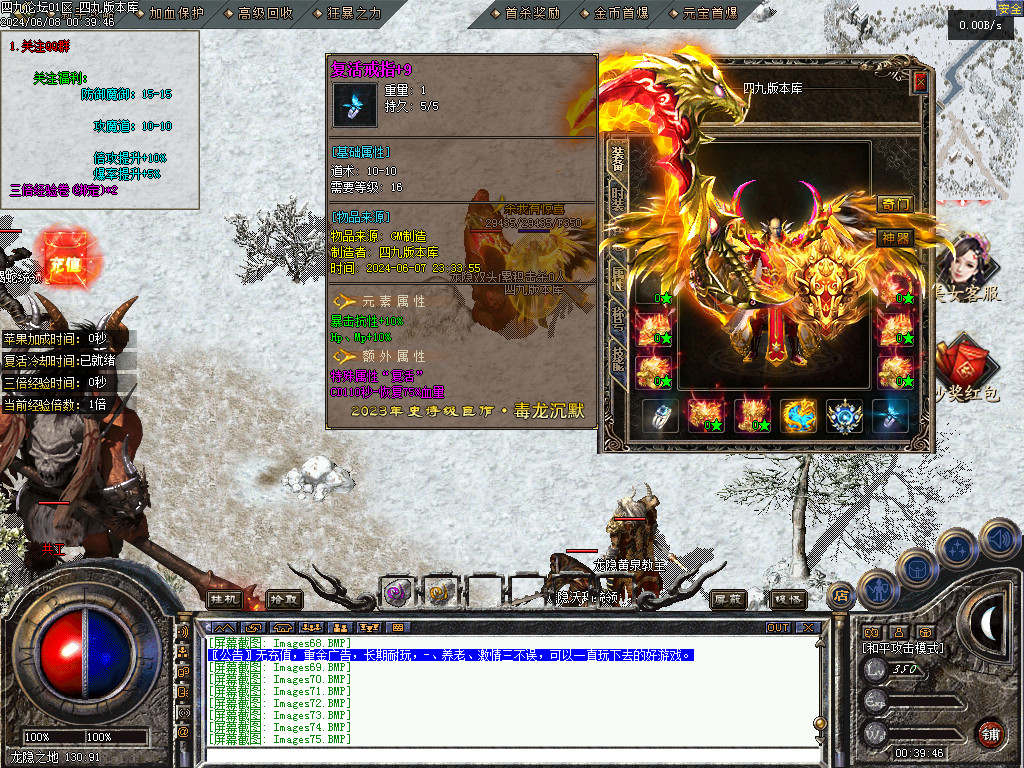The height and width of the screenshot is (768, 1024).
Task: Click the 奇门 button
Action: [x=895, y=204]
